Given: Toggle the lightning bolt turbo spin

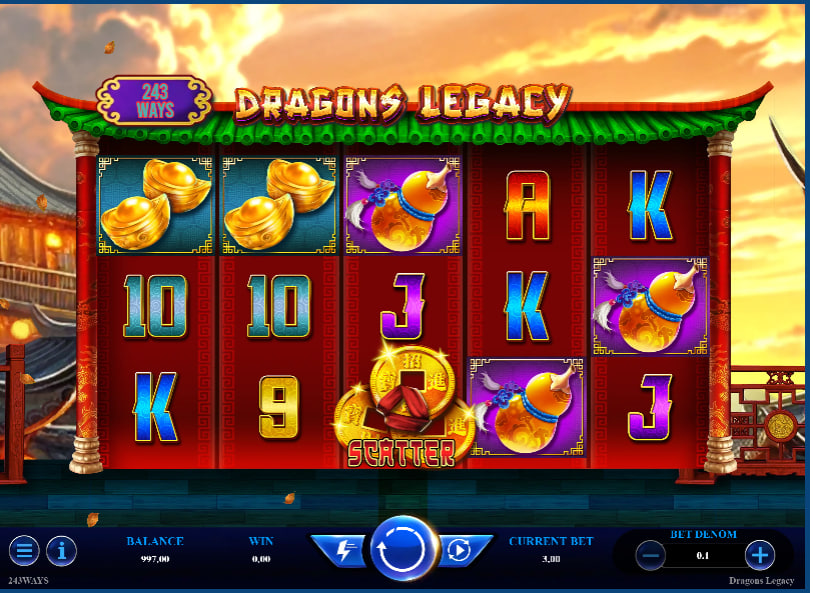Looking at the screenshot, I should pyautogui.click(x=342, y=549).
